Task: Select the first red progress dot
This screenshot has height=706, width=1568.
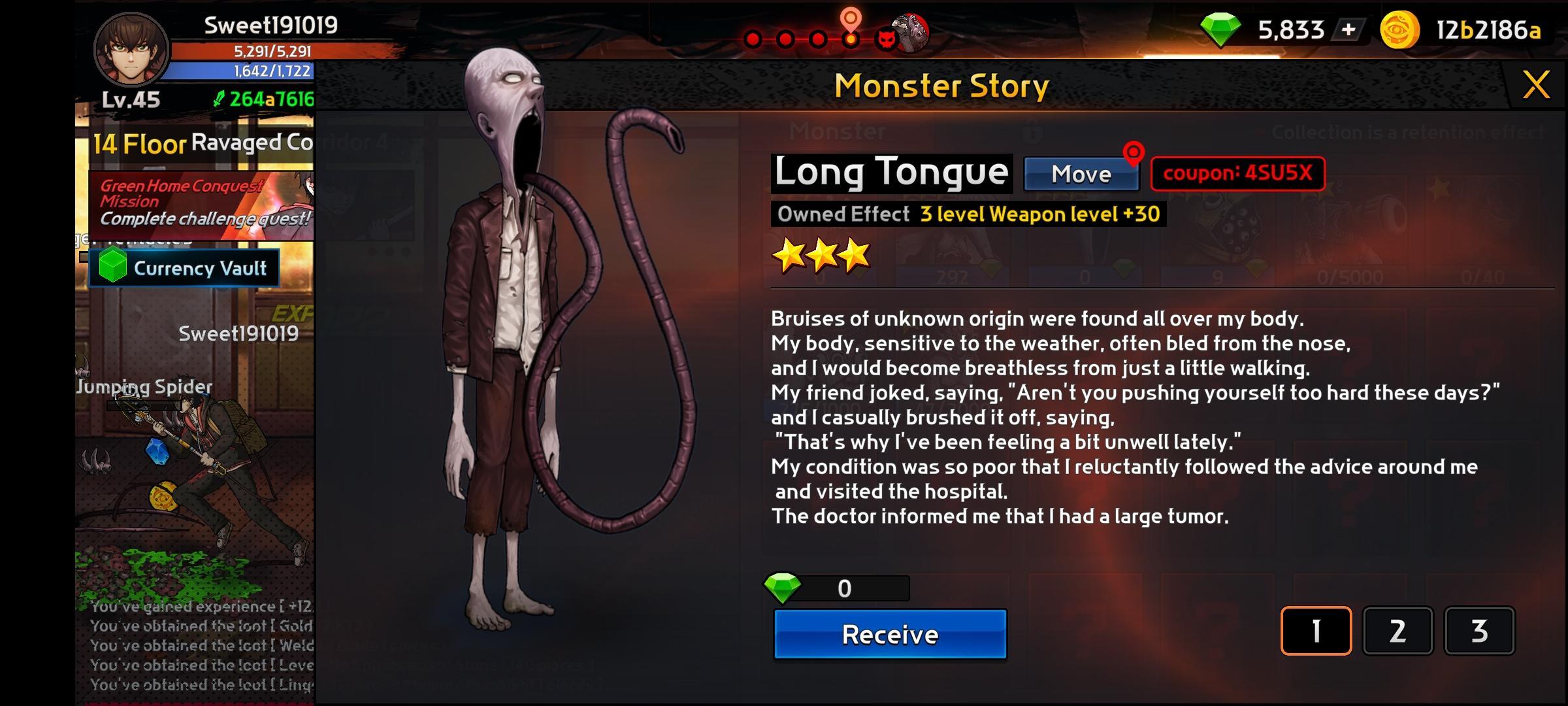Action: click(753, 40)
